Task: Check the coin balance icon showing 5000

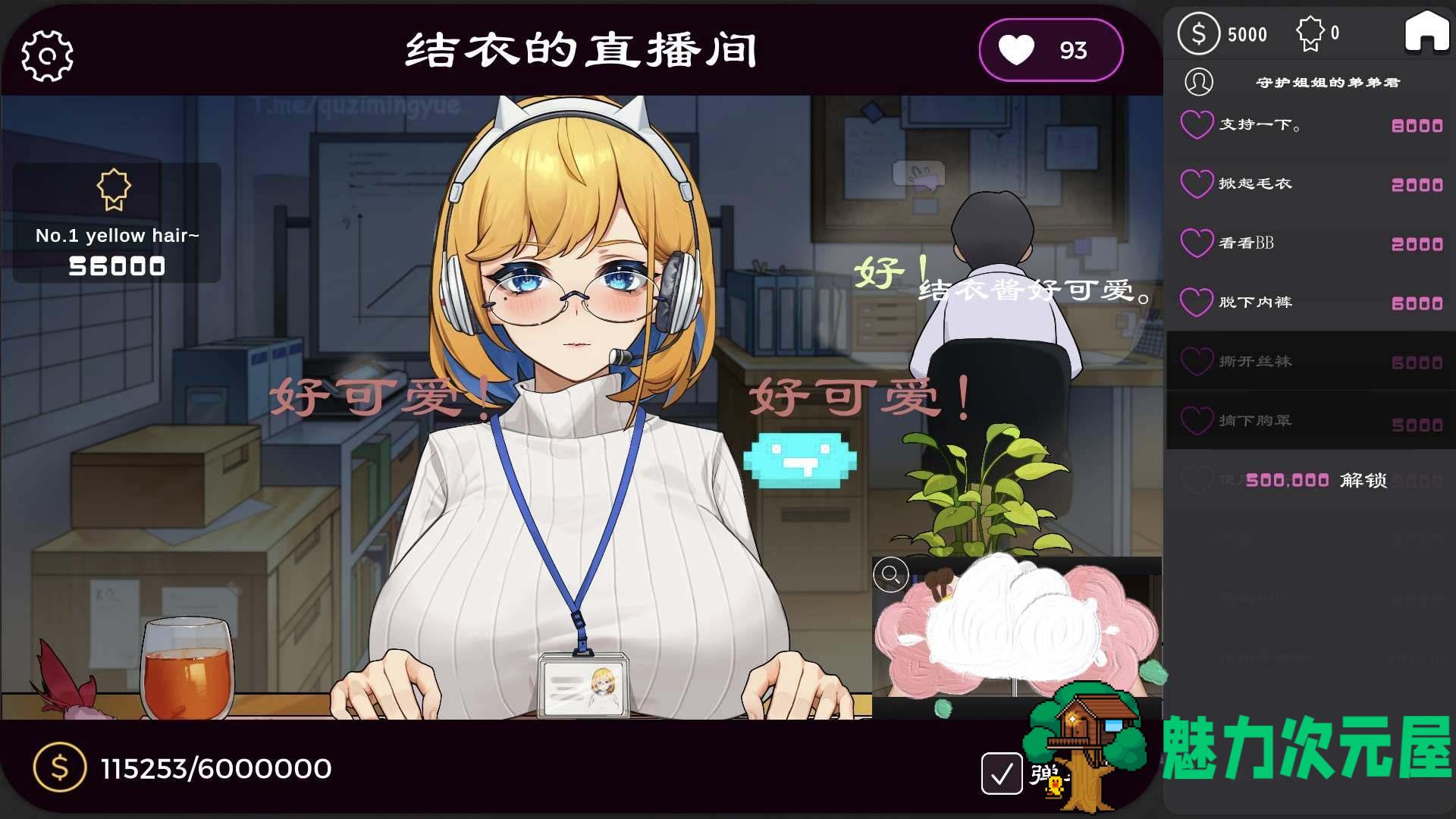Action: click(x=1199, y=33)
